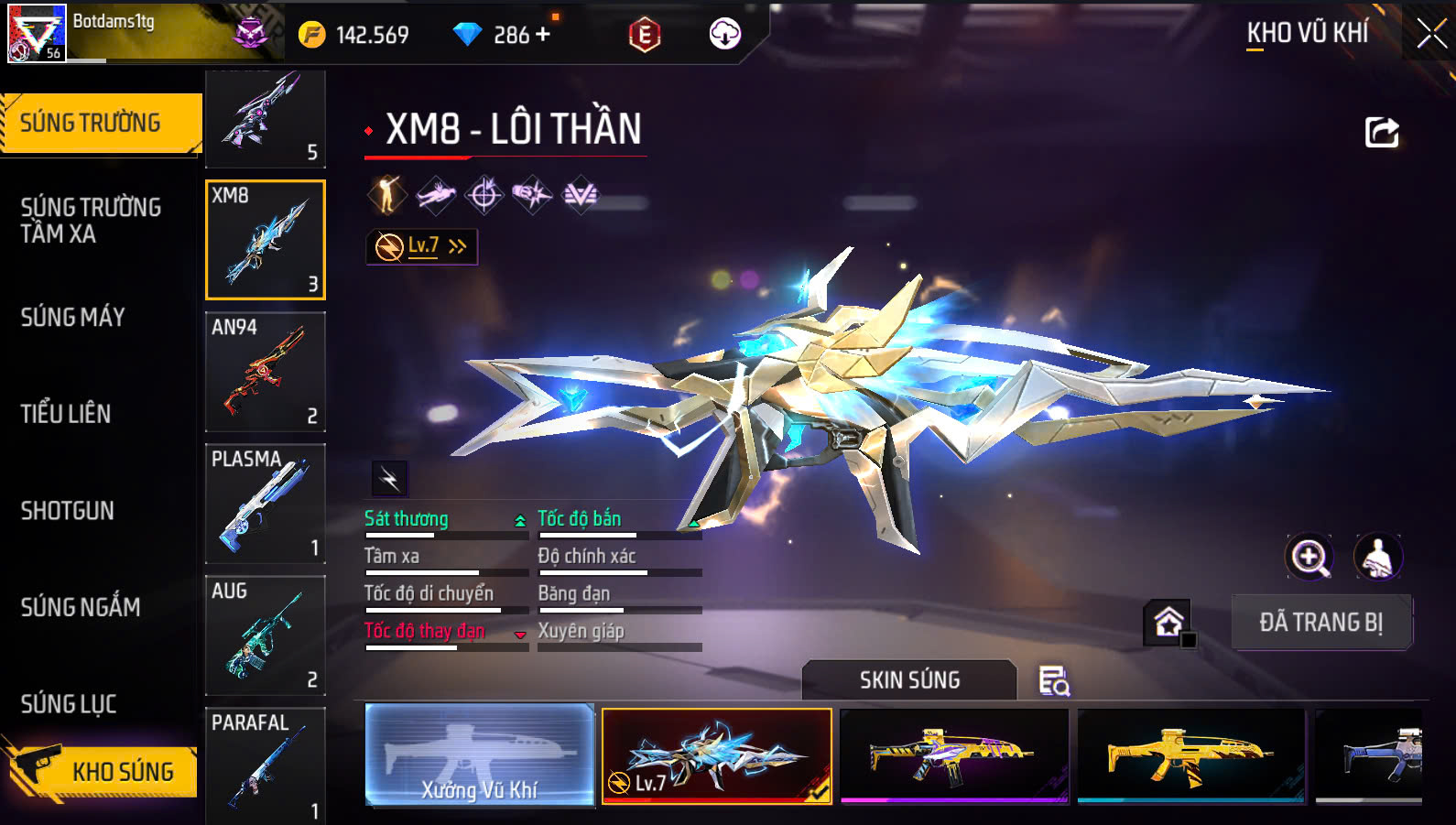Add diamonds with the plus button
This screenshot has width=1456, height=825.
[543, 35]
